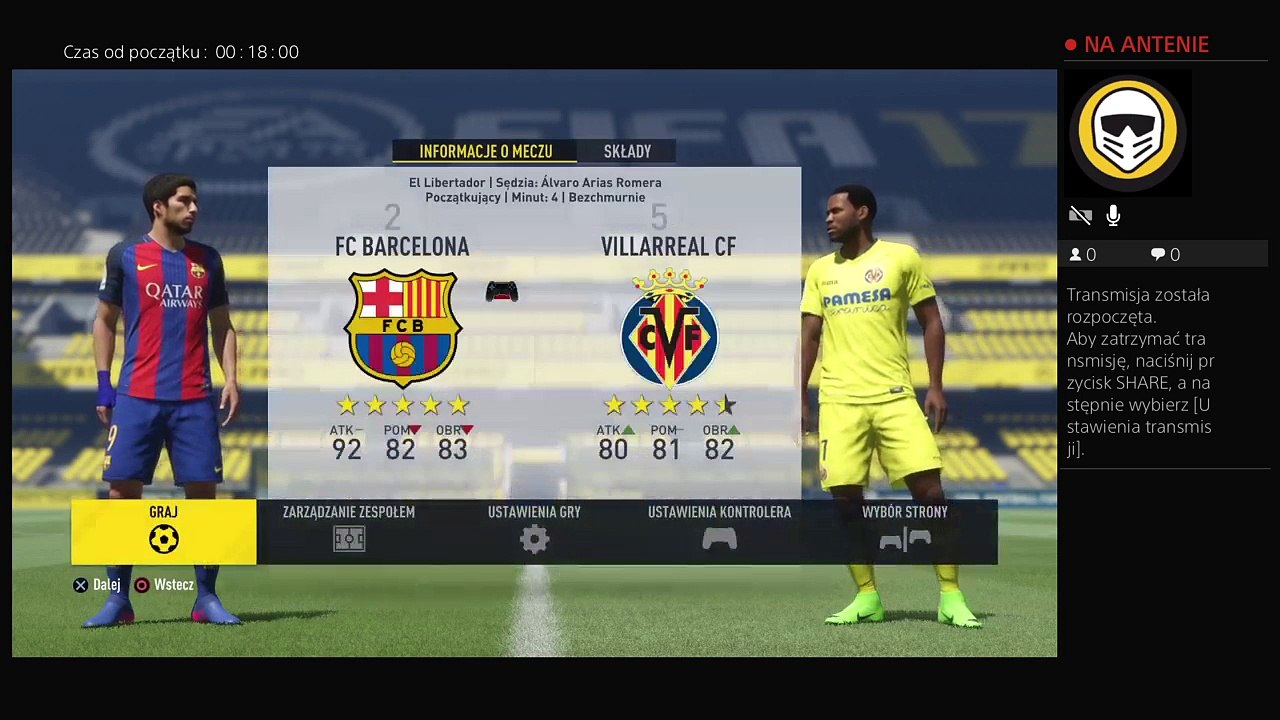
Task: Choose WYBÓR STRONY side selection
Action: [x=904, y=531]
